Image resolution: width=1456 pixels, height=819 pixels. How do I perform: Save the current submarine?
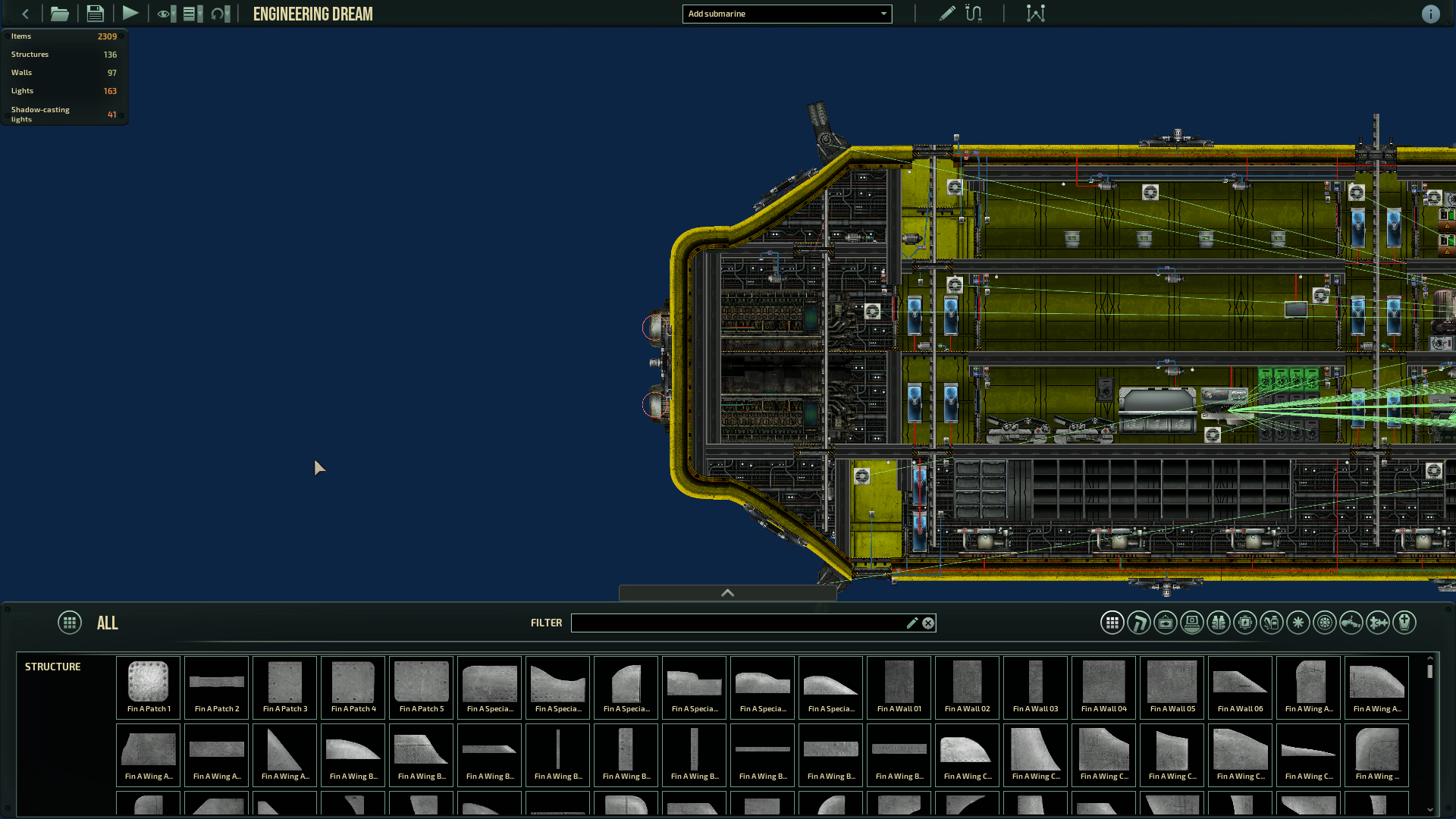pyautogui.click(x=95, y=14)
